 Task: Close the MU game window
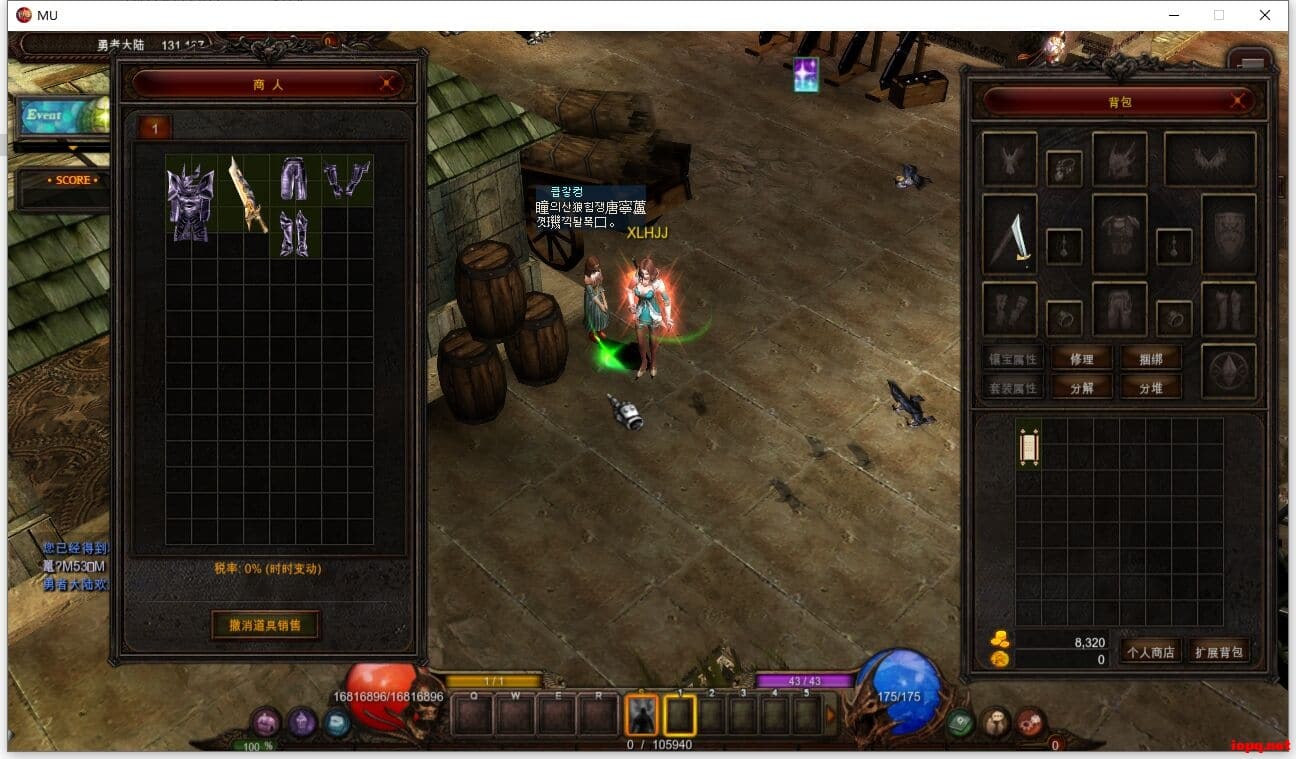click(x=1265, y=15)
